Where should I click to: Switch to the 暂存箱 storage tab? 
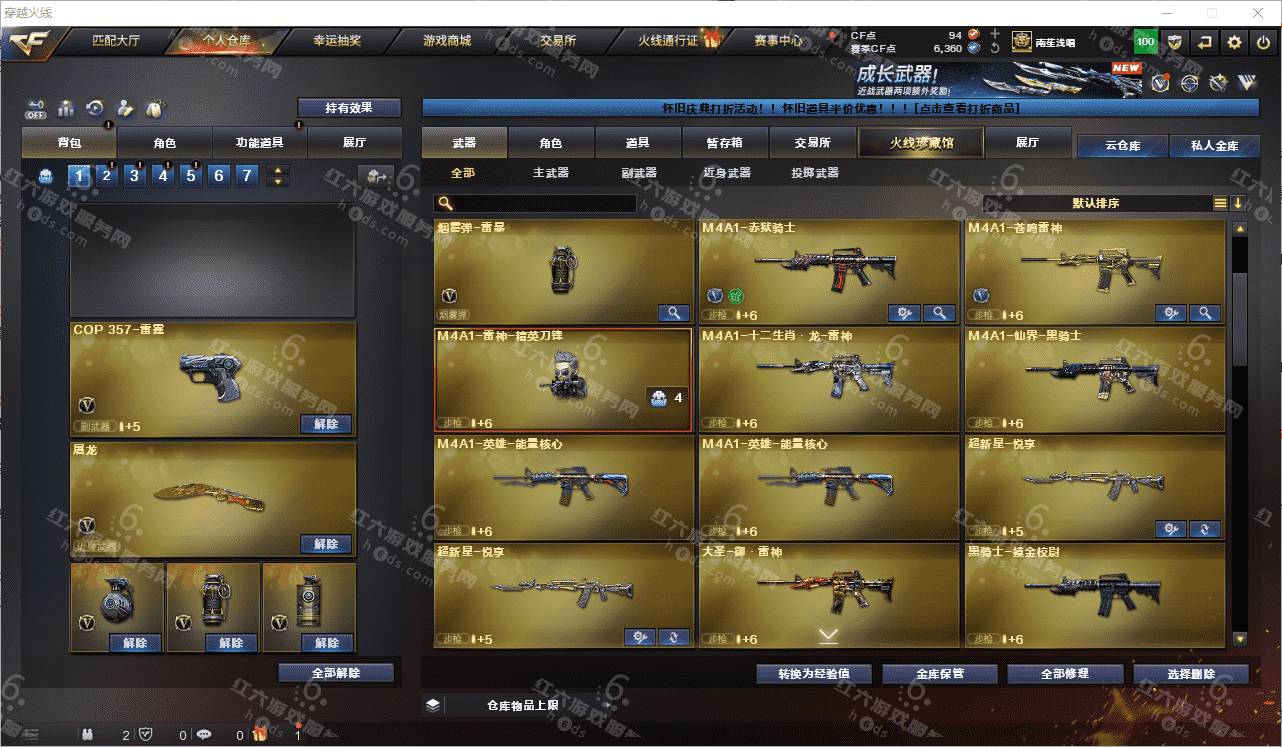click(724, 143)
